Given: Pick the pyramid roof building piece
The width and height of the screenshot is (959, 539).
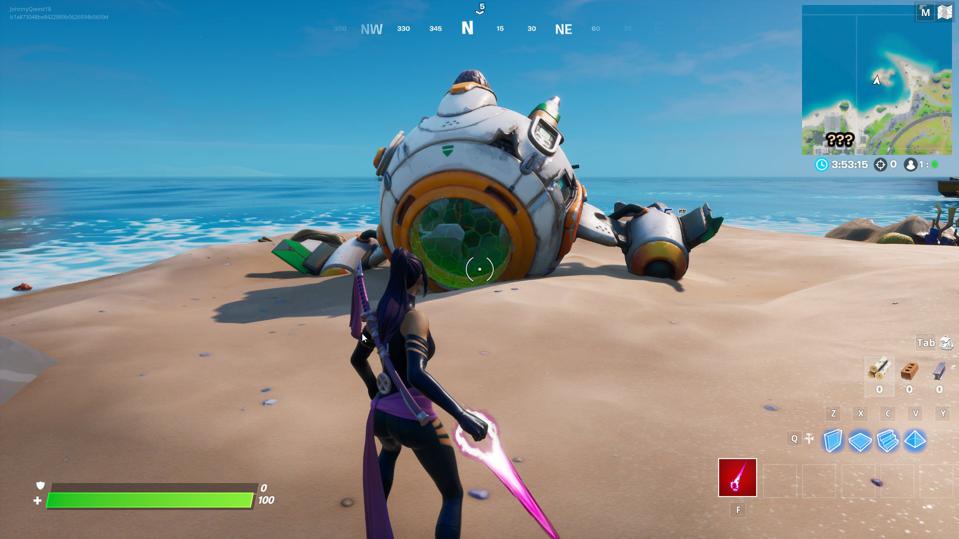Looking at the screenshot, I should pos(915,440).
